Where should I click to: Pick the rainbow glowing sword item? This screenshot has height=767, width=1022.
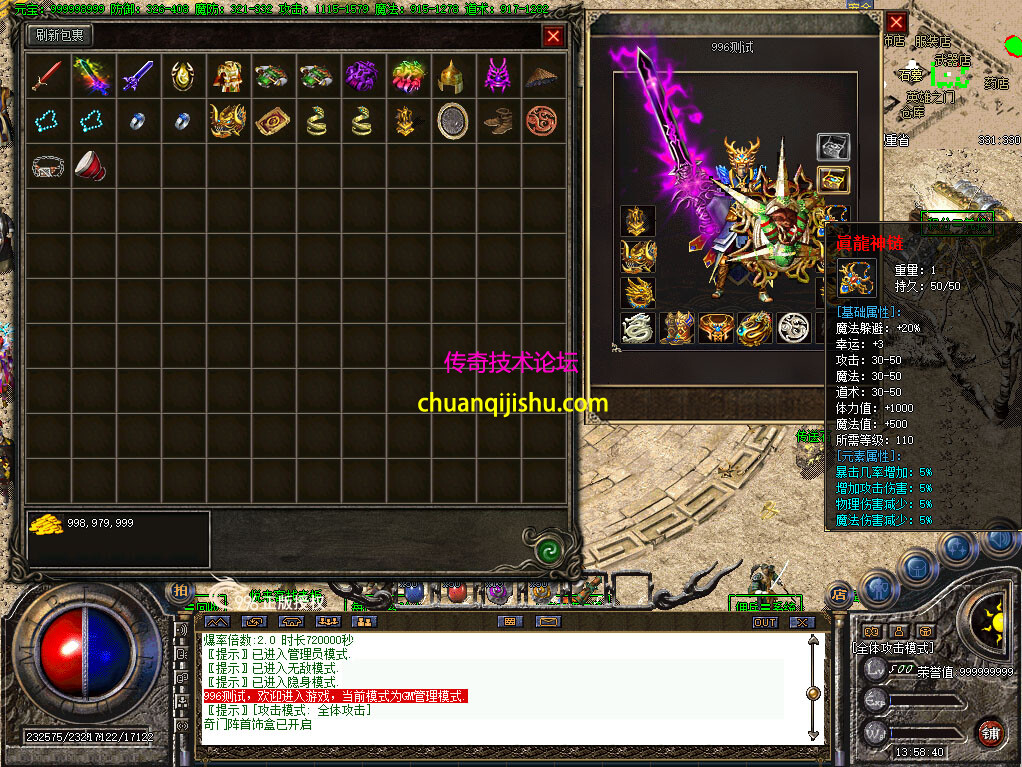[92, 76]
